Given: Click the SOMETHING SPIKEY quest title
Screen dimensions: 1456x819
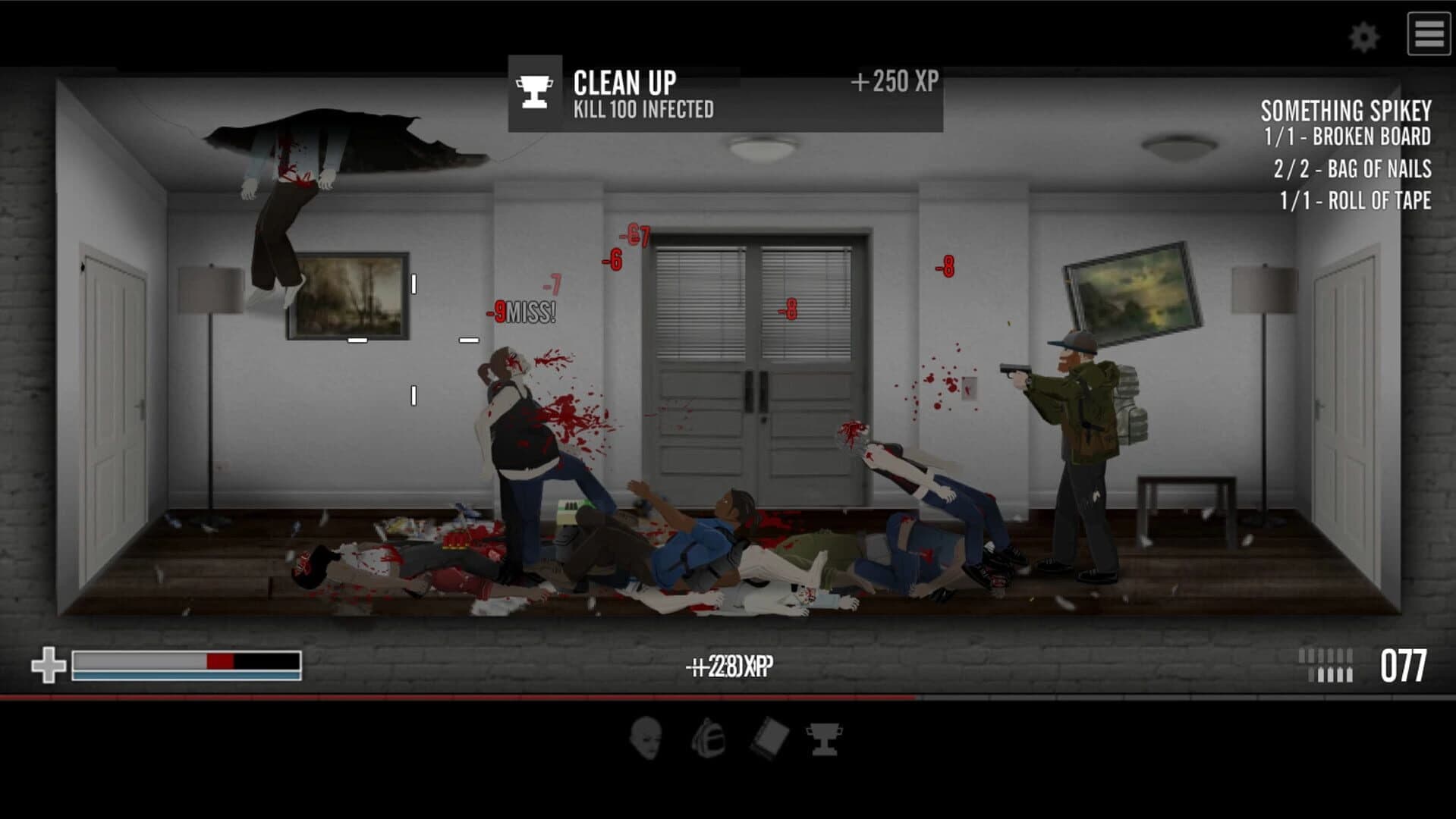Looking at the screenshot, I should [1344, 112].
